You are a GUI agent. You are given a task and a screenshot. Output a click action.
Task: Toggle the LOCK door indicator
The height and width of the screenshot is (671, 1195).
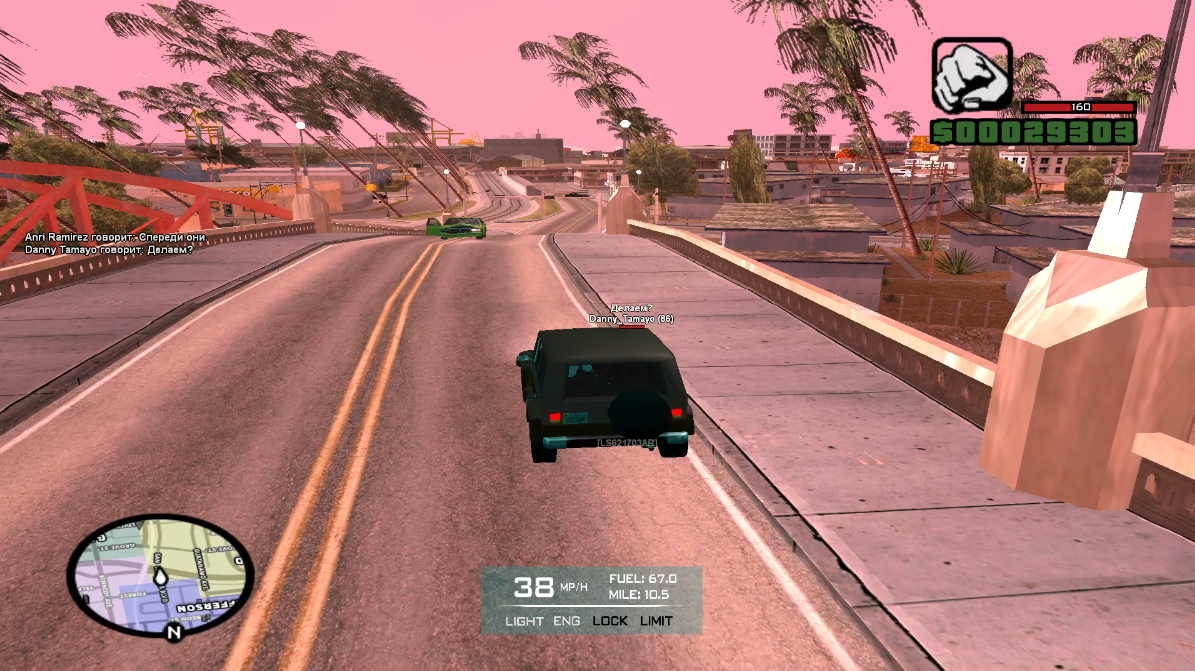tap(610, 621)
